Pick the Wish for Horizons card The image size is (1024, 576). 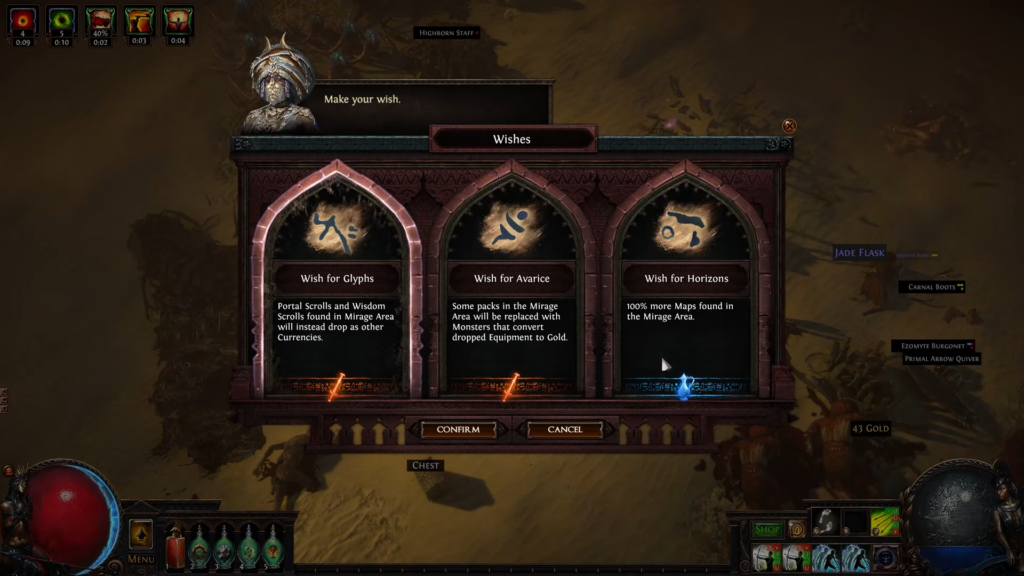point(685,290)
